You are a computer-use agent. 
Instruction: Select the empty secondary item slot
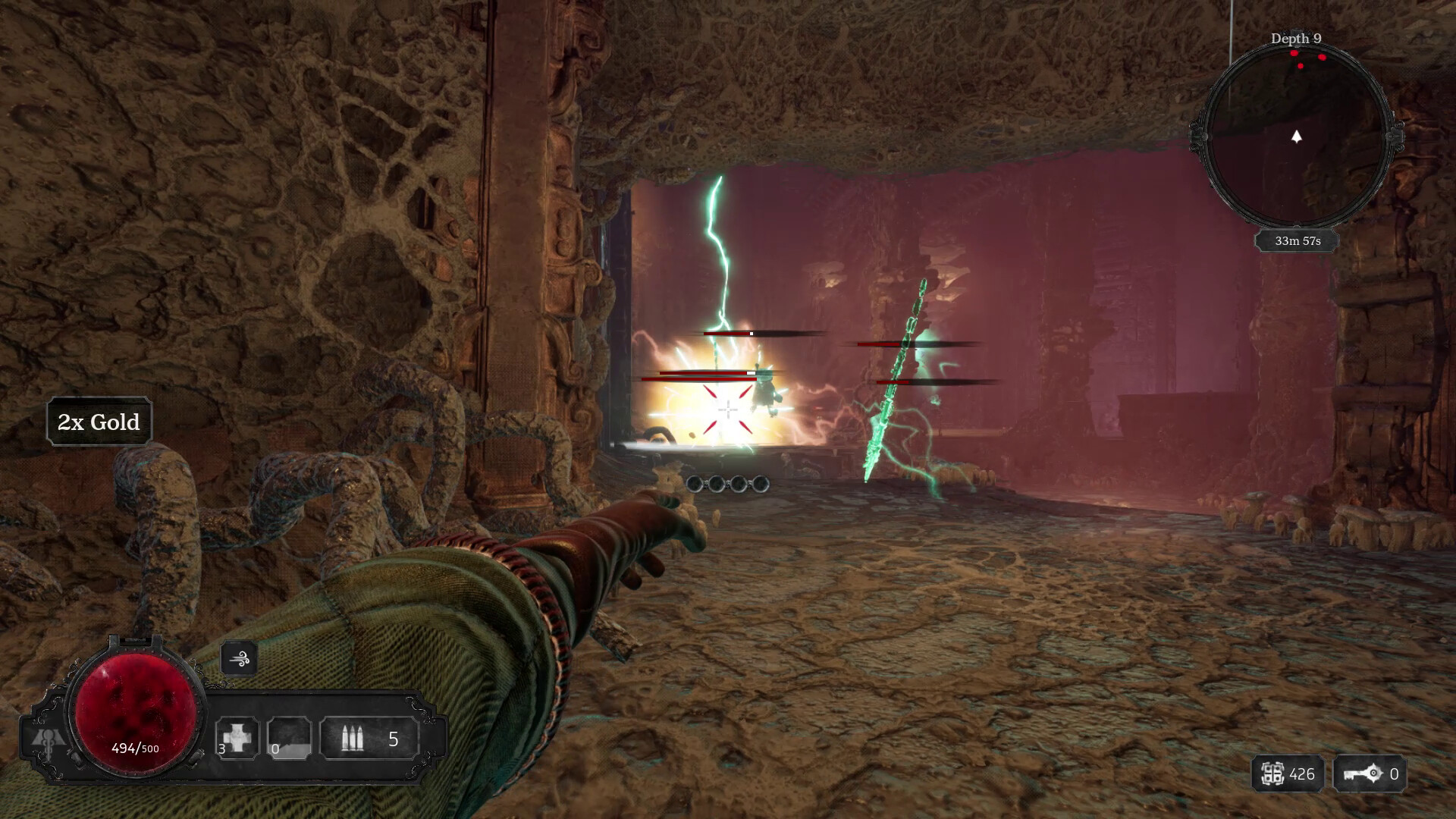pyautogui.click(x=289, y=738)
